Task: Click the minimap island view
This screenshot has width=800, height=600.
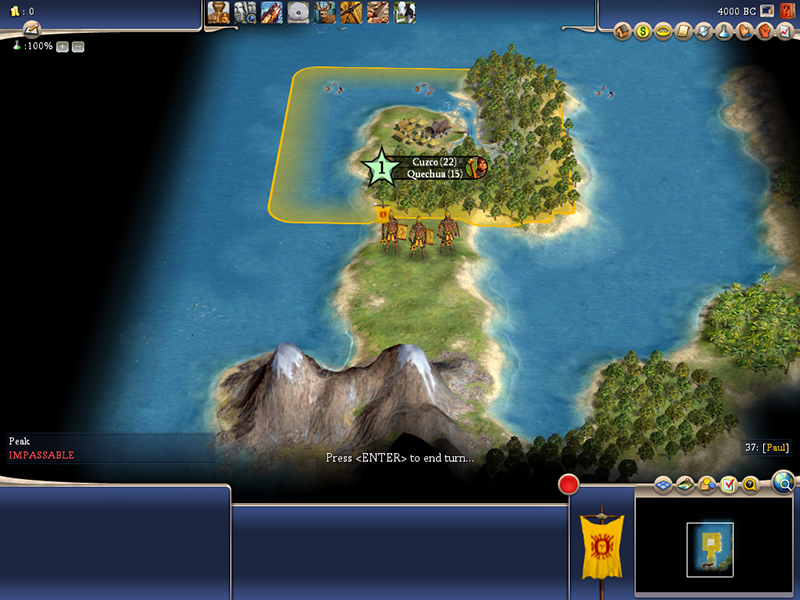Action: [x=710, y=548]
